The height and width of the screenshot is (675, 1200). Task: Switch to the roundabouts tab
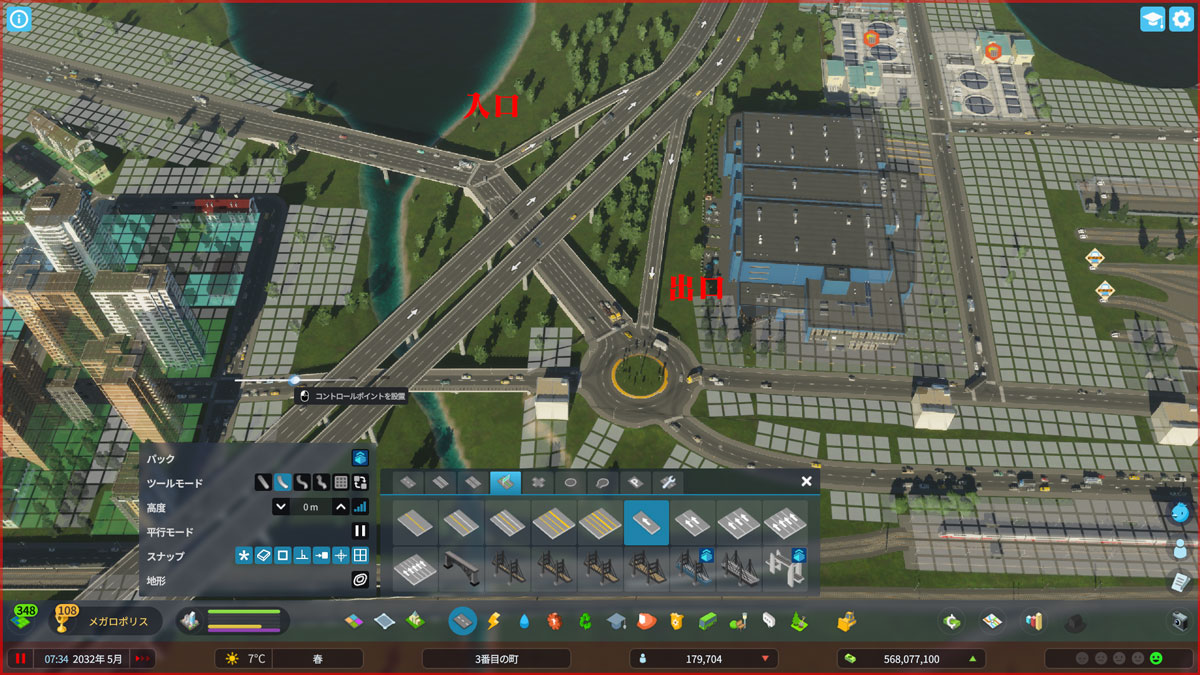coord(571,482)
